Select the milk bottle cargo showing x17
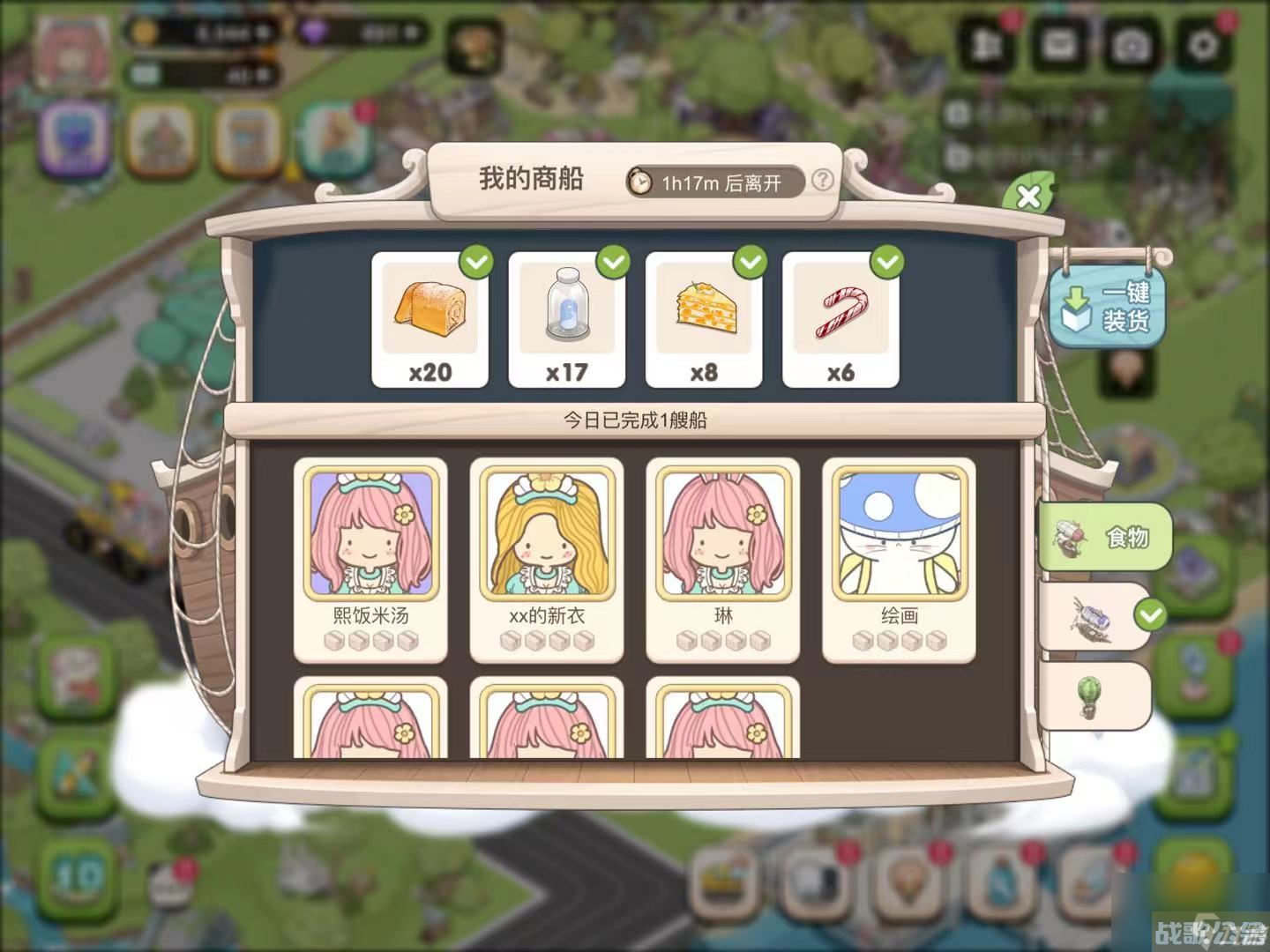The image size is (1270, 952). [568, 317]
